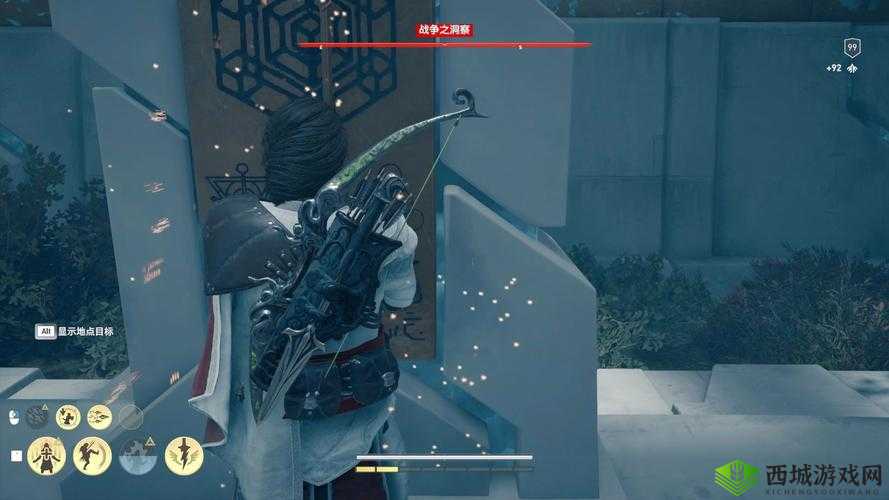Use the Spartan kick ability

(91, 455)
